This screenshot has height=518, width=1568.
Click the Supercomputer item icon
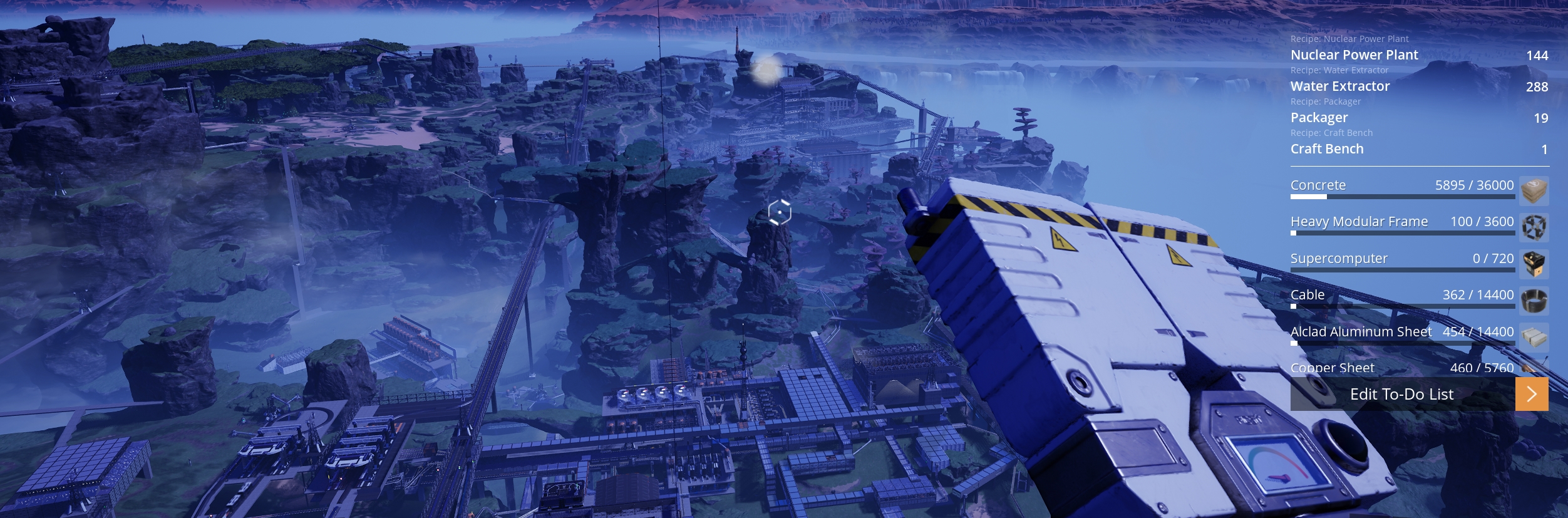(1534, 264)
